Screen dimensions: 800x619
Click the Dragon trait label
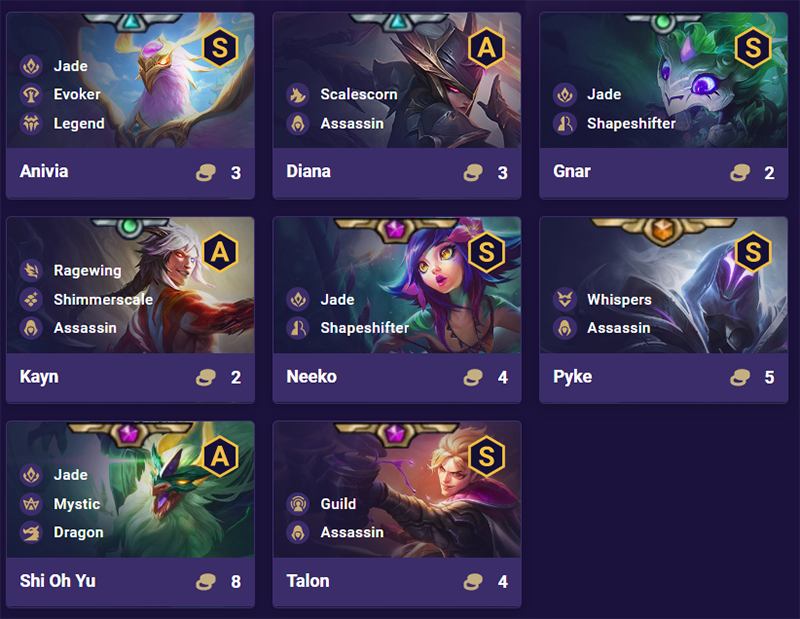(78, 532)
